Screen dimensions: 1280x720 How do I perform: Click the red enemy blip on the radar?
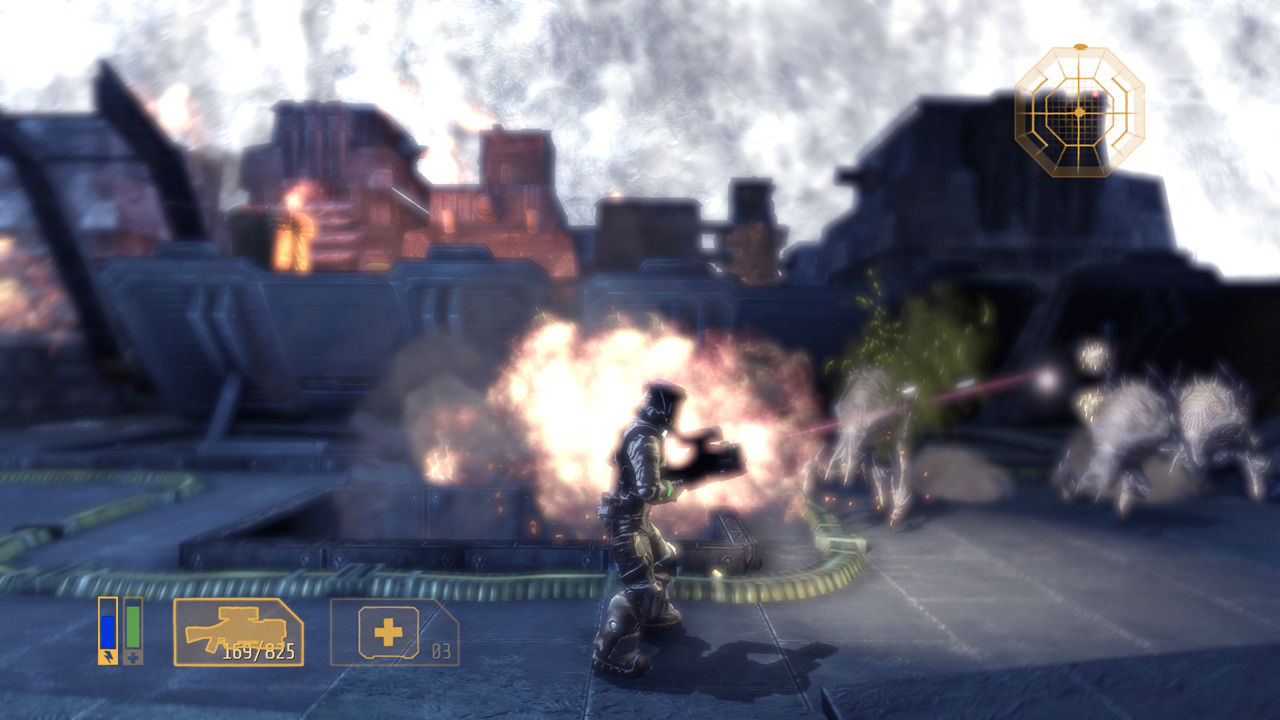pos(1095,94)
